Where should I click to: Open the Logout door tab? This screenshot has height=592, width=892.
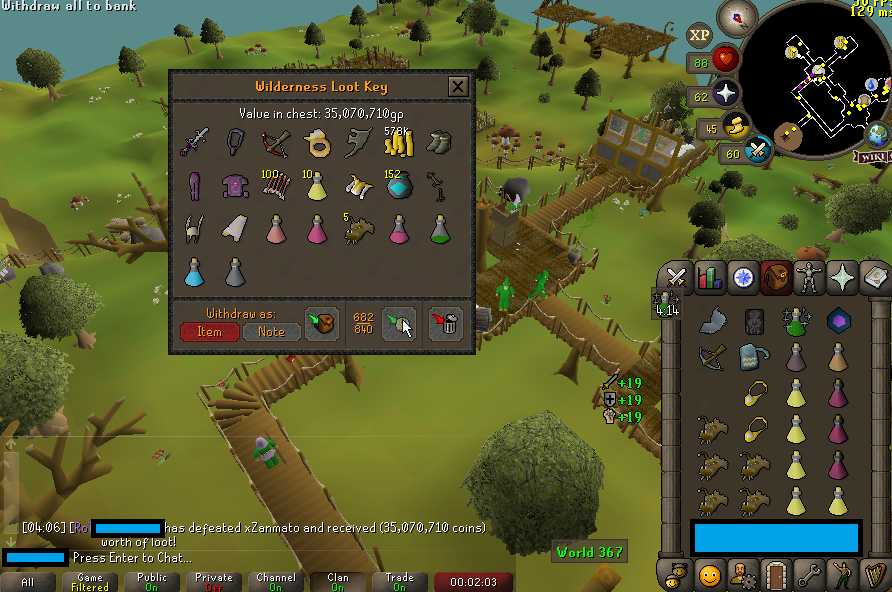point(774,575)
